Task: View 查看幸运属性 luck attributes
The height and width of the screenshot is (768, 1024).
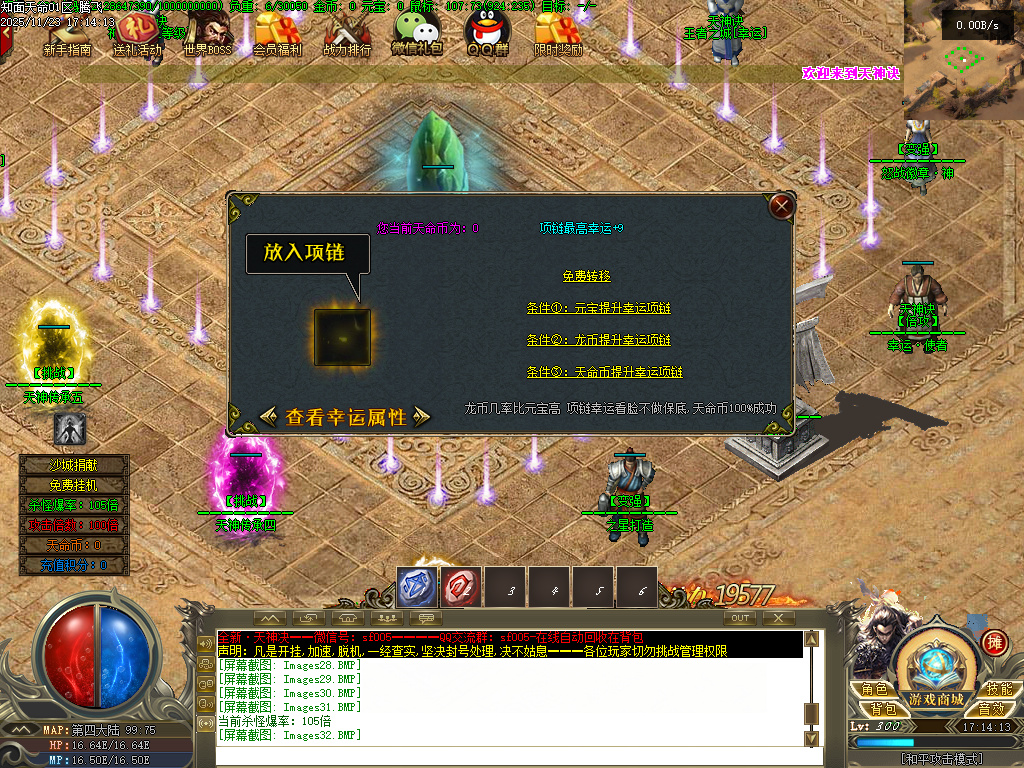Action: point(345,417)
